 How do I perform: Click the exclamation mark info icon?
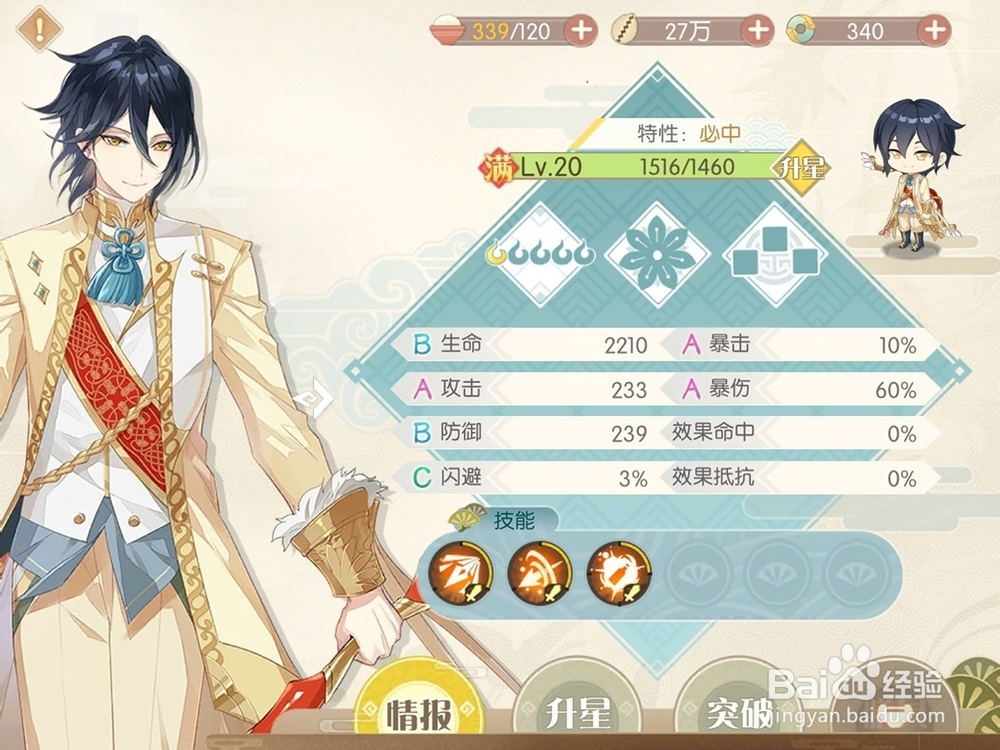39,28
